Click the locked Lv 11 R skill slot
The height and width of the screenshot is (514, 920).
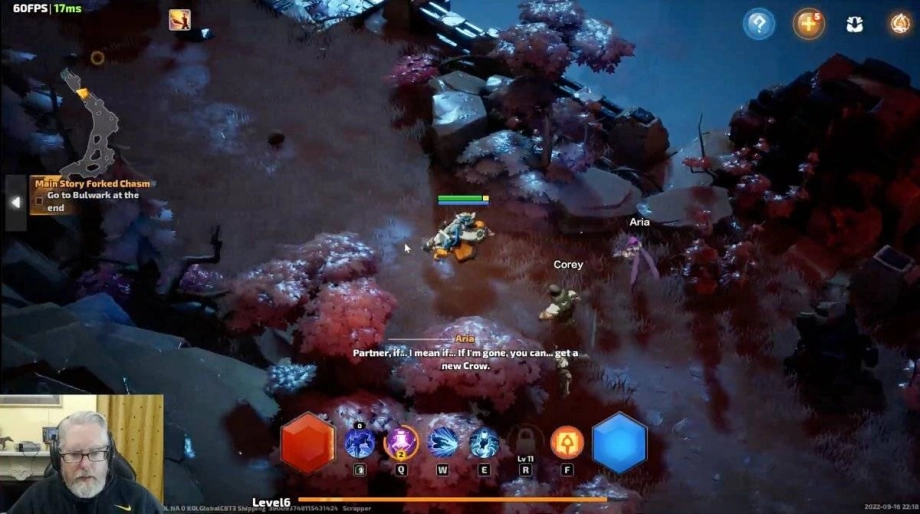point(526,442)
